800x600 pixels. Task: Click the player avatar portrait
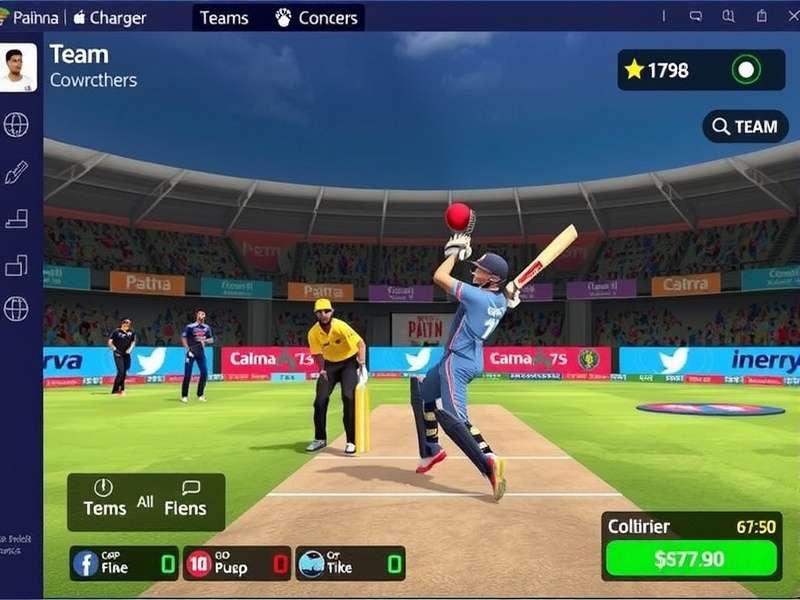click(18, 67)
